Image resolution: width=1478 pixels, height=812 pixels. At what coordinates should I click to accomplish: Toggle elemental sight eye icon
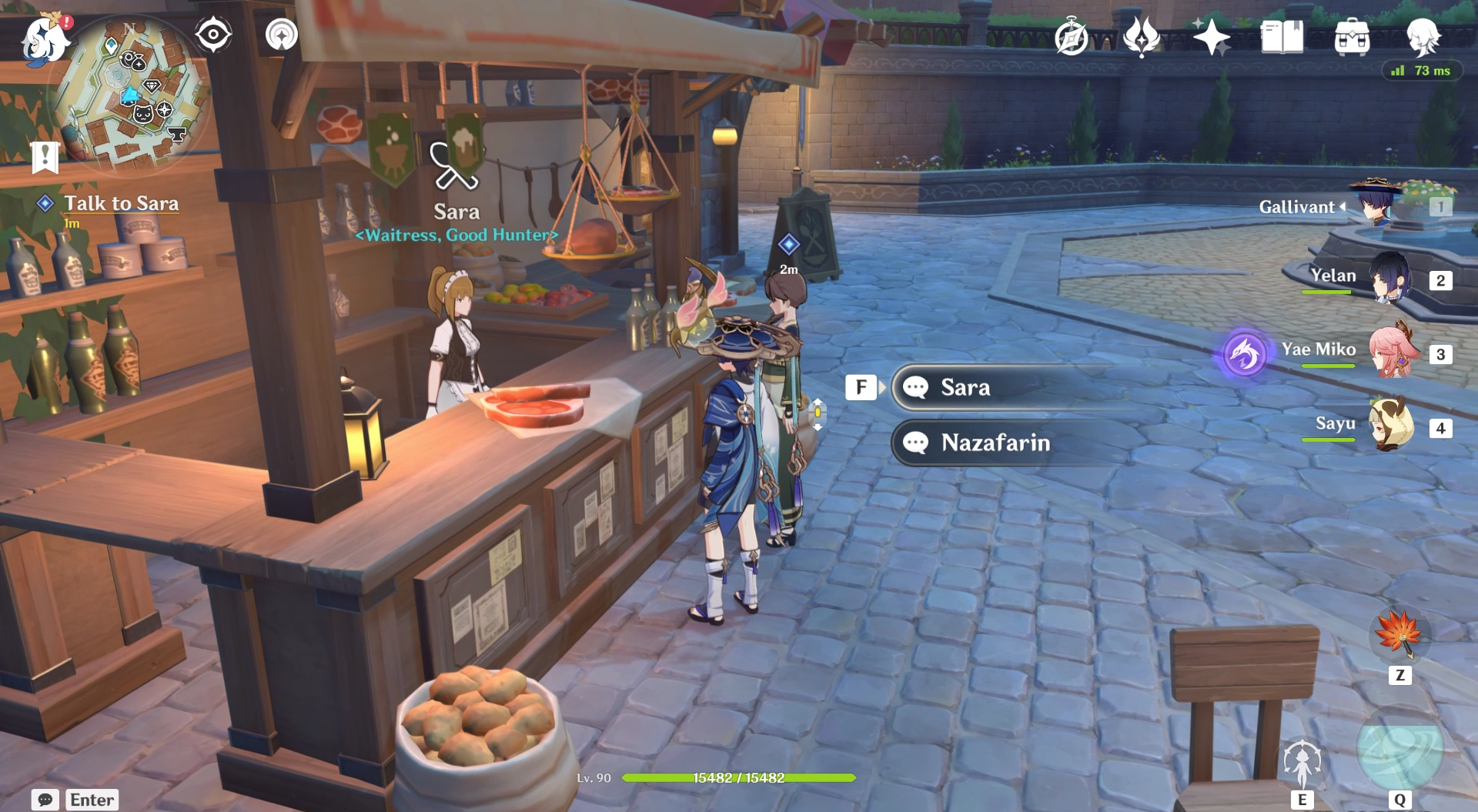(x=213, y=35)
